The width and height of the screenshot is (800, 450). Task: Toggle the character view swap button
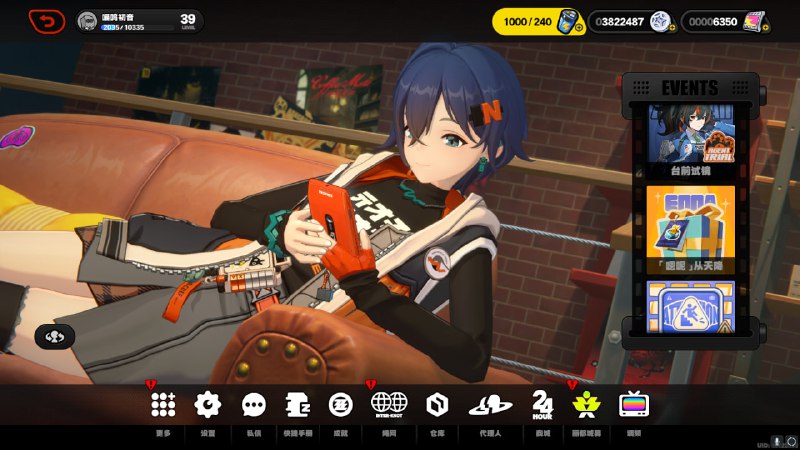55,336
